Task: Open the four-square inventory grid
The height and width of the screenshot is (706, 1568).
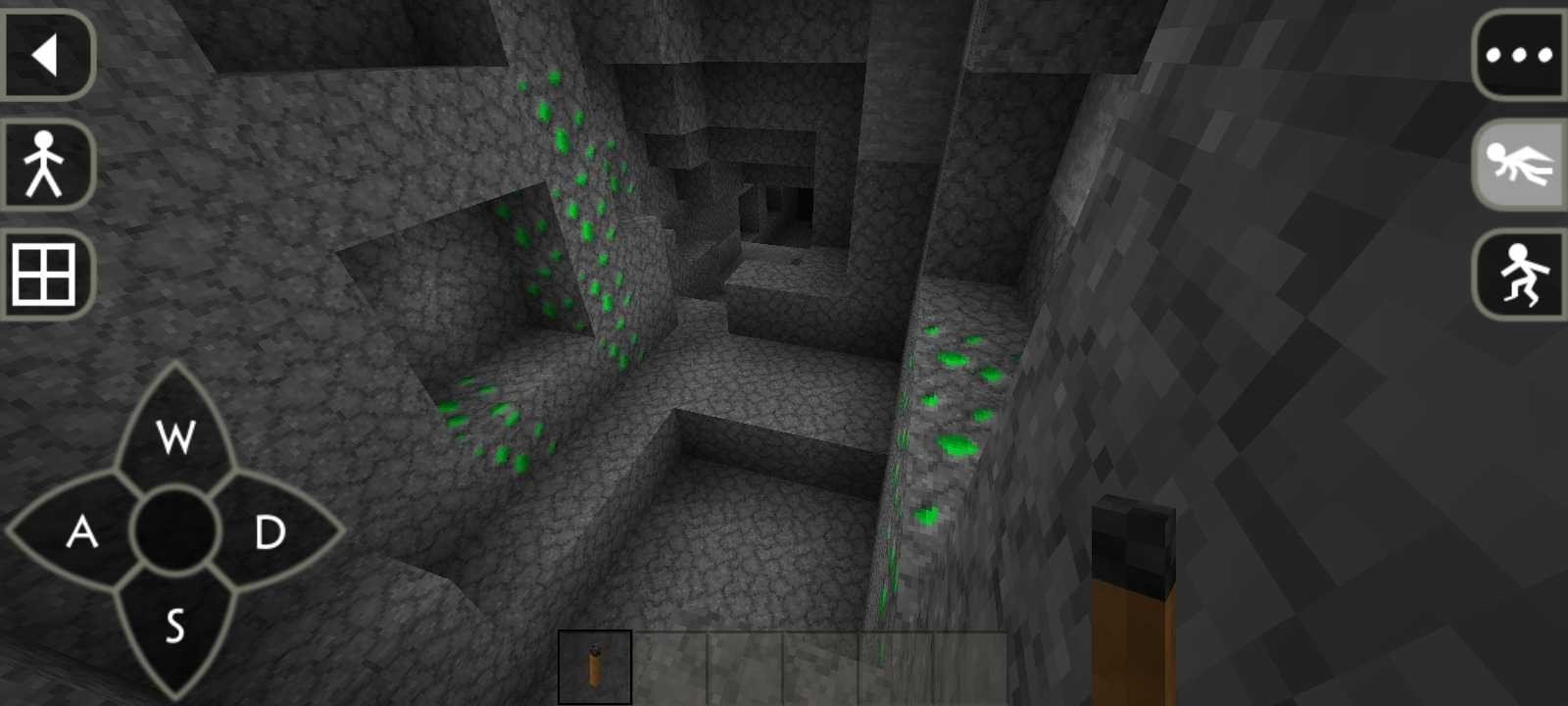Action: tap(46, 274)
